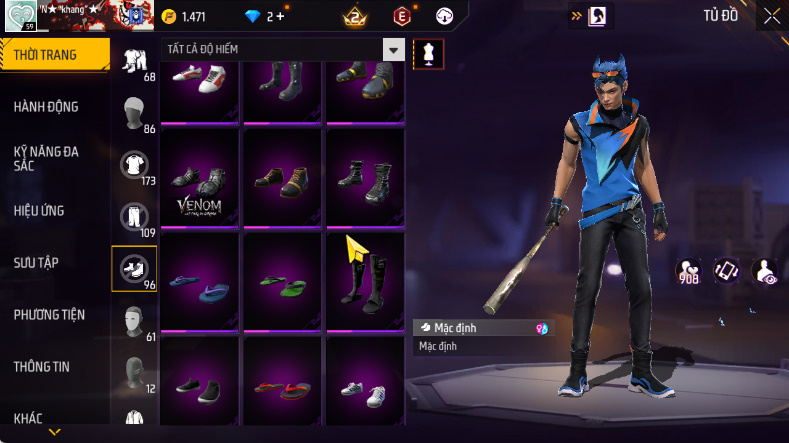Close the wardrobe with the X button
The image size is (789, 443).
click(x=772, y=16)
